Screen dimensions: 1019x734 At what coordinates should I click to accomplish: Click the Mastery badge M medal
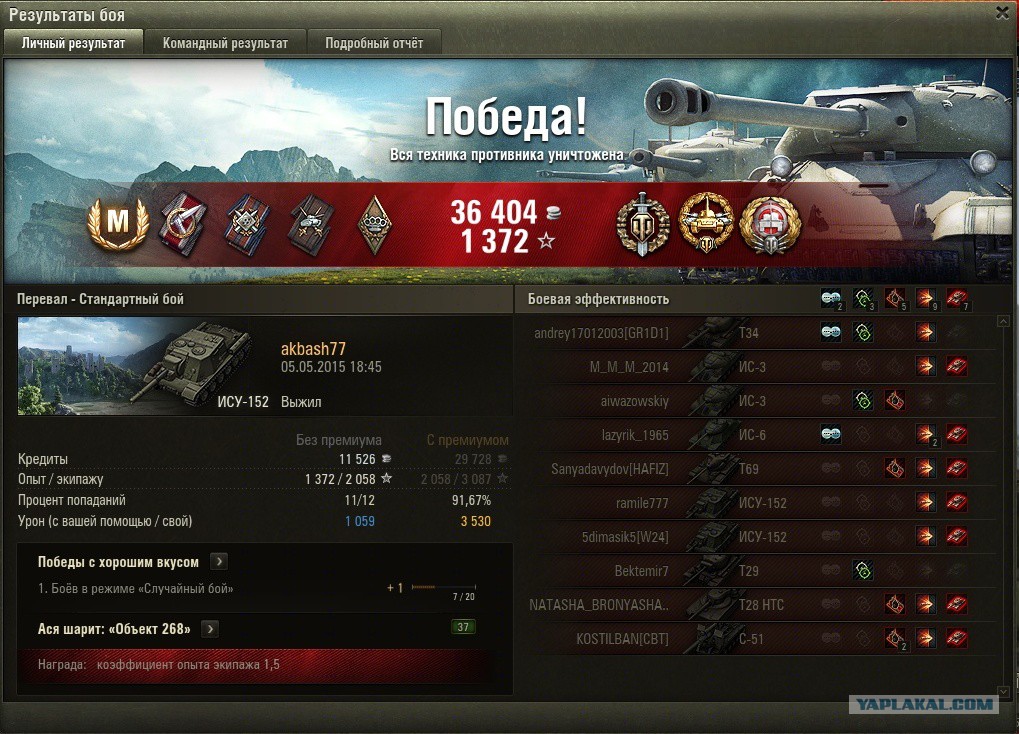[x=118, y=223]
